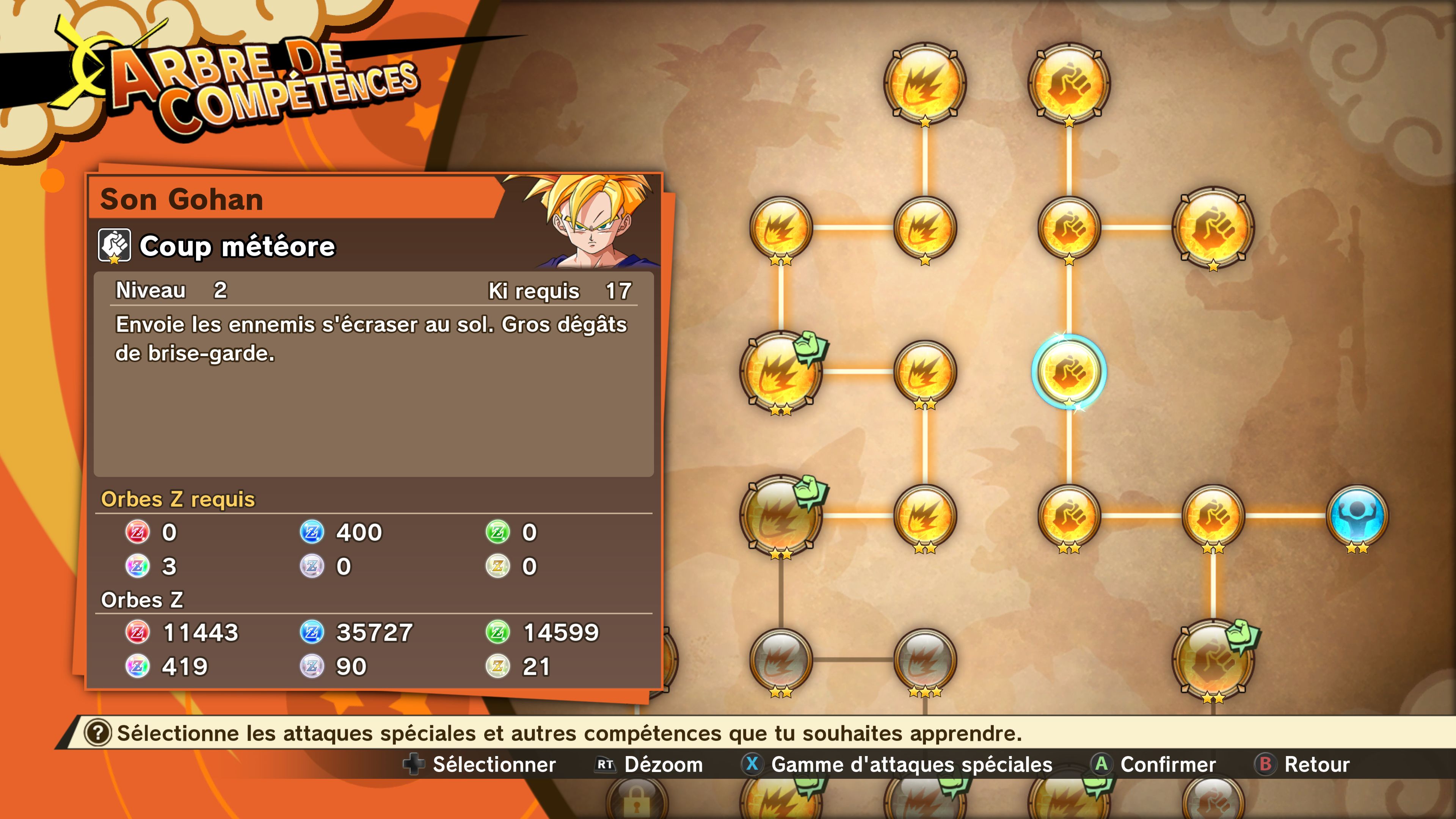This screenshot has width=1456, height=819.
Task: Select the dimmed blast node with green muscle badge
Action: (x=781, y=516)
